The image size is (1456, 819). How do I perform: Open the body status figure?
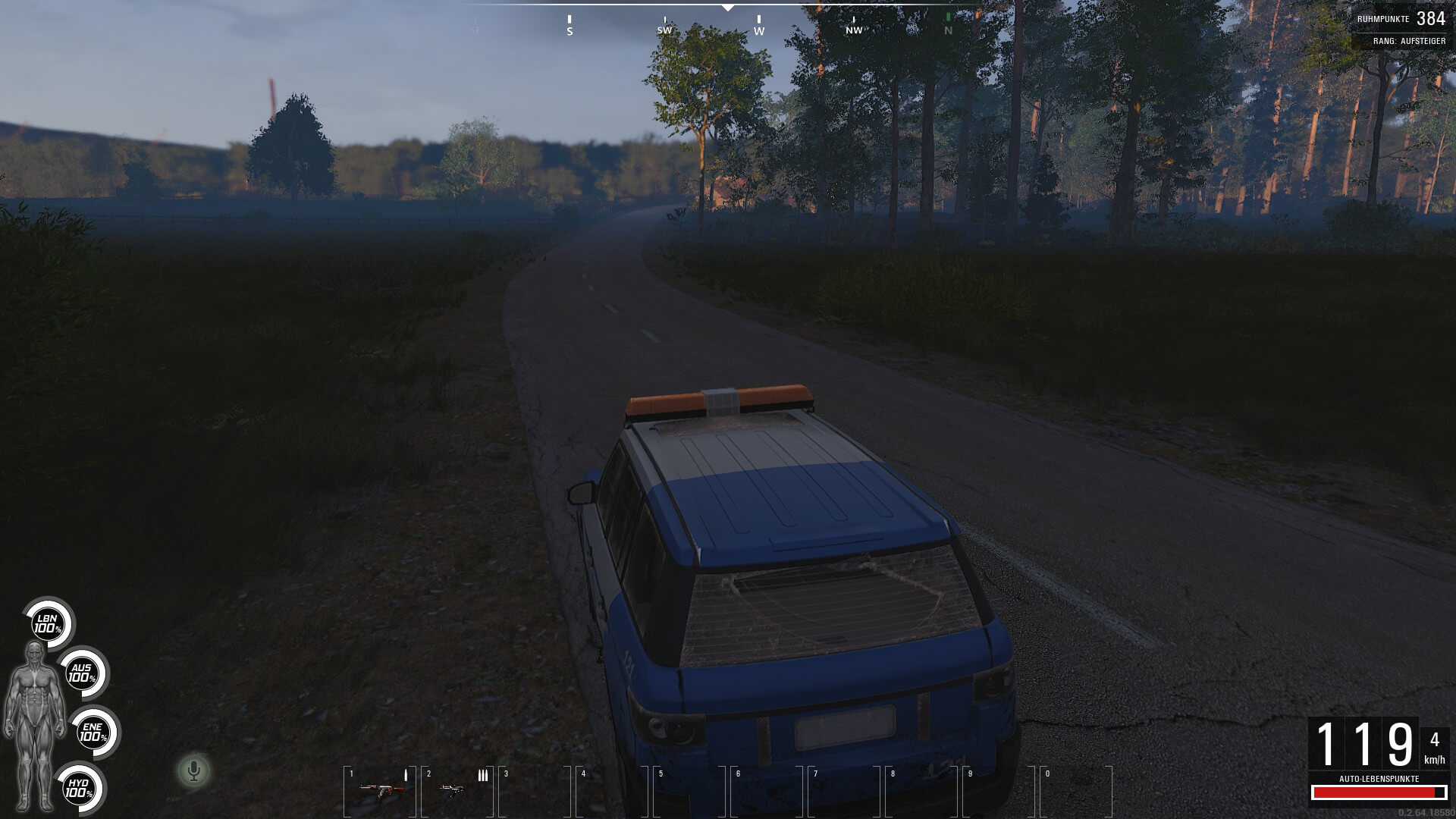33,725
